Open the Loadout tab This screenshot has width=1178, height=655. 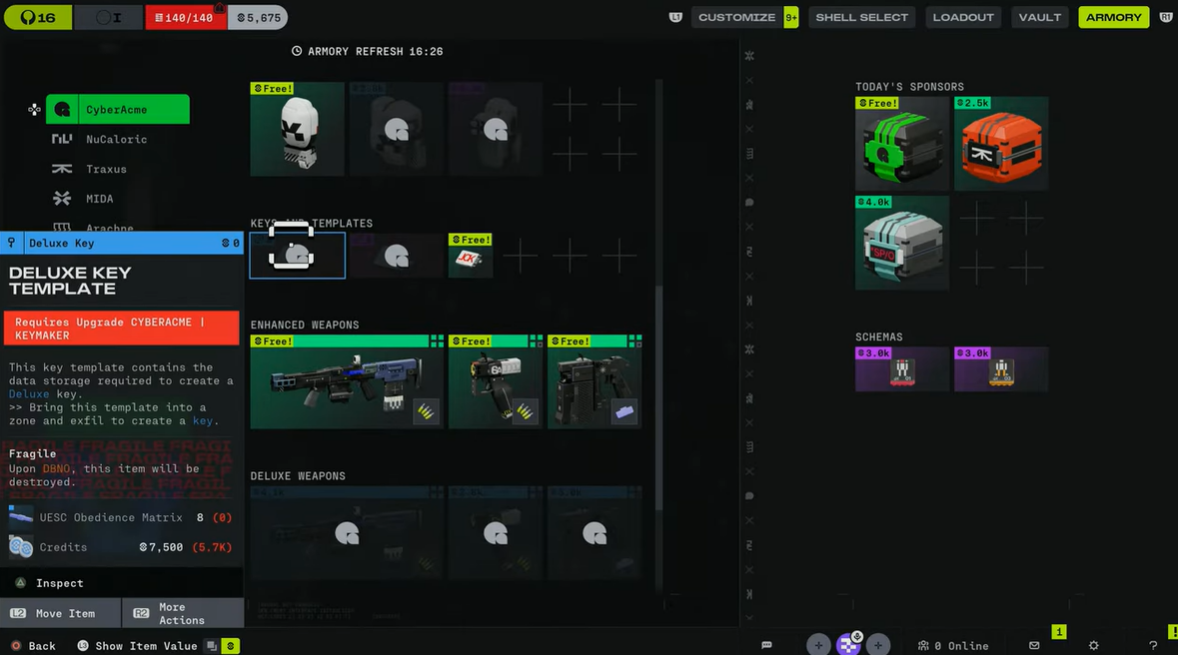tap(963, 17)
